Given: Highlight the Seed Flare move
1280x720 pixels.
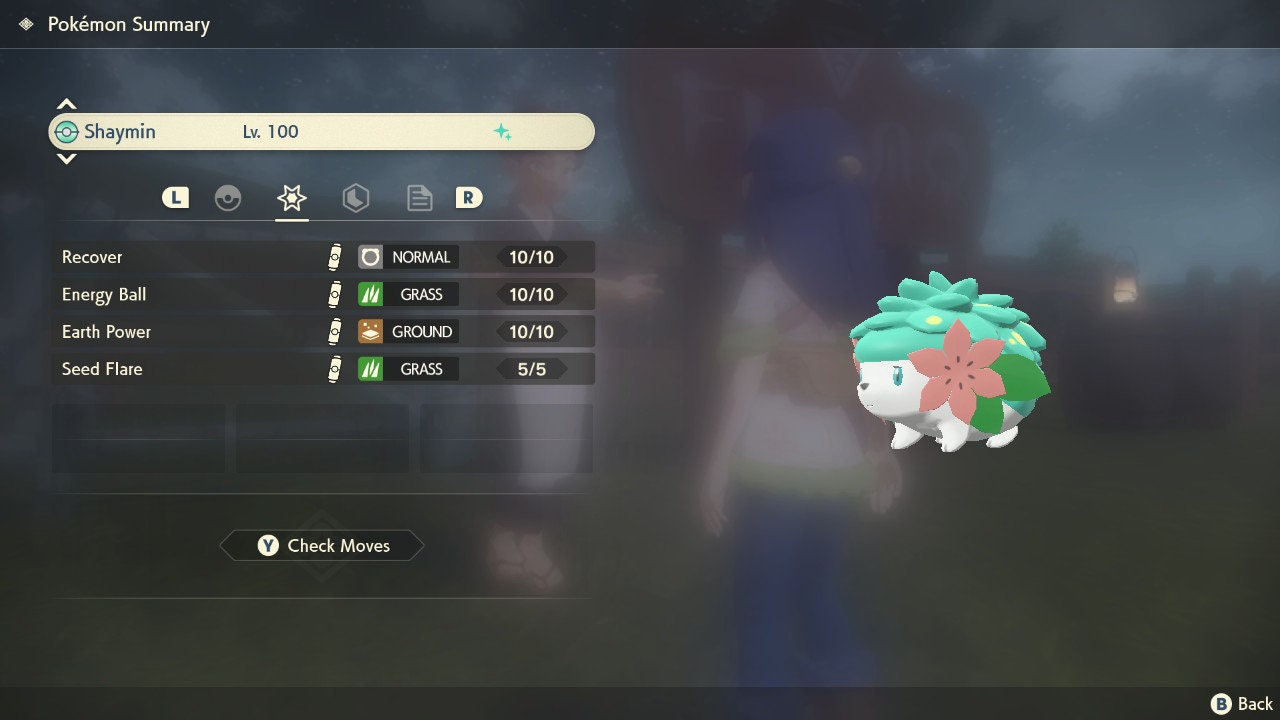Looking at the screenshot, I should click(x=322, y=369).
